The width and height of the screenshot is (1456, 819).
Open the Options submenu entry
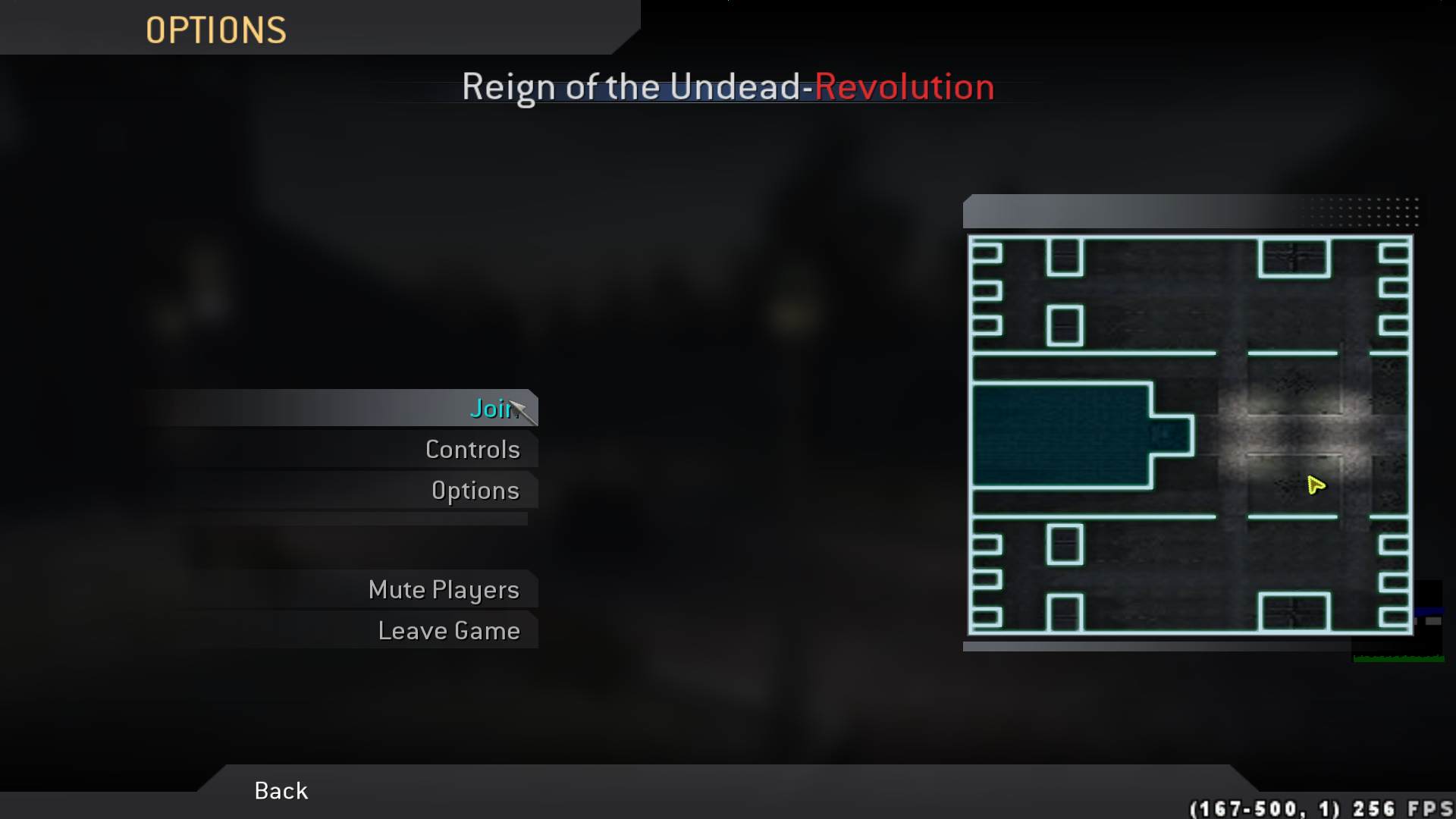[x=475, y=490]
